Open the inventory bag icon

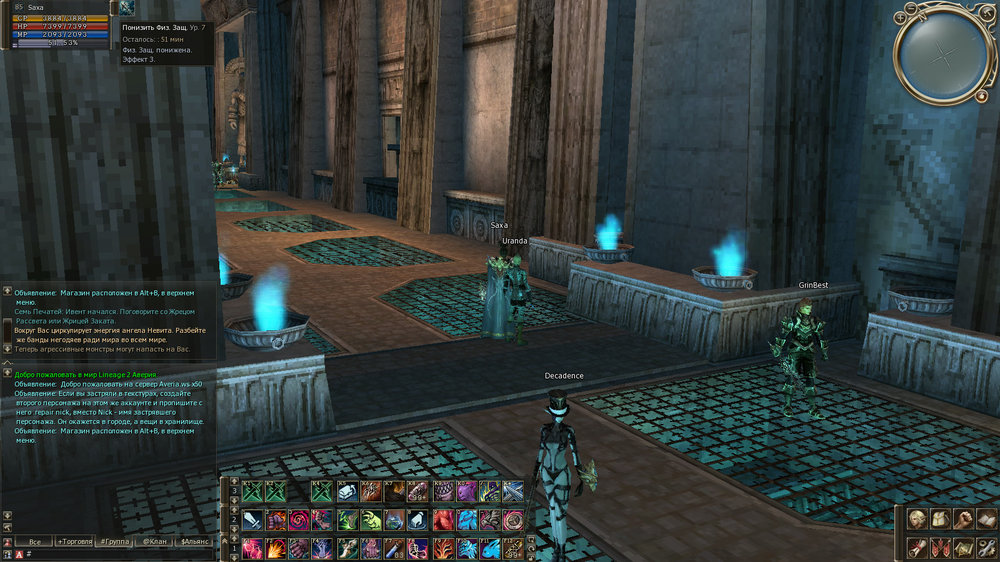[x=939, y=519]
